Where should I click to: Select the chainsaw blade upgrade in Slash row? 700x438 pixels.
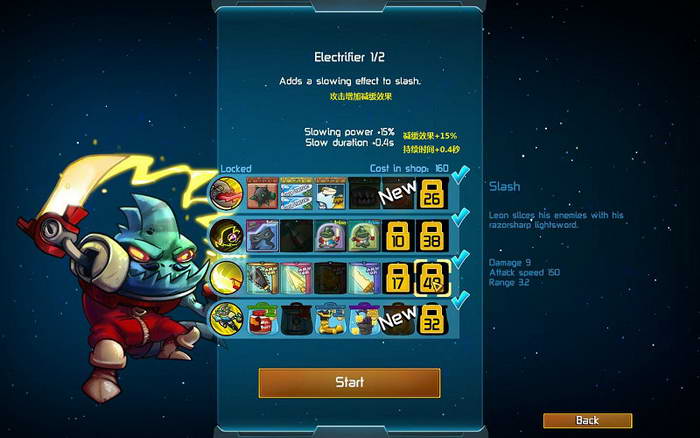[x=262, y=277]
